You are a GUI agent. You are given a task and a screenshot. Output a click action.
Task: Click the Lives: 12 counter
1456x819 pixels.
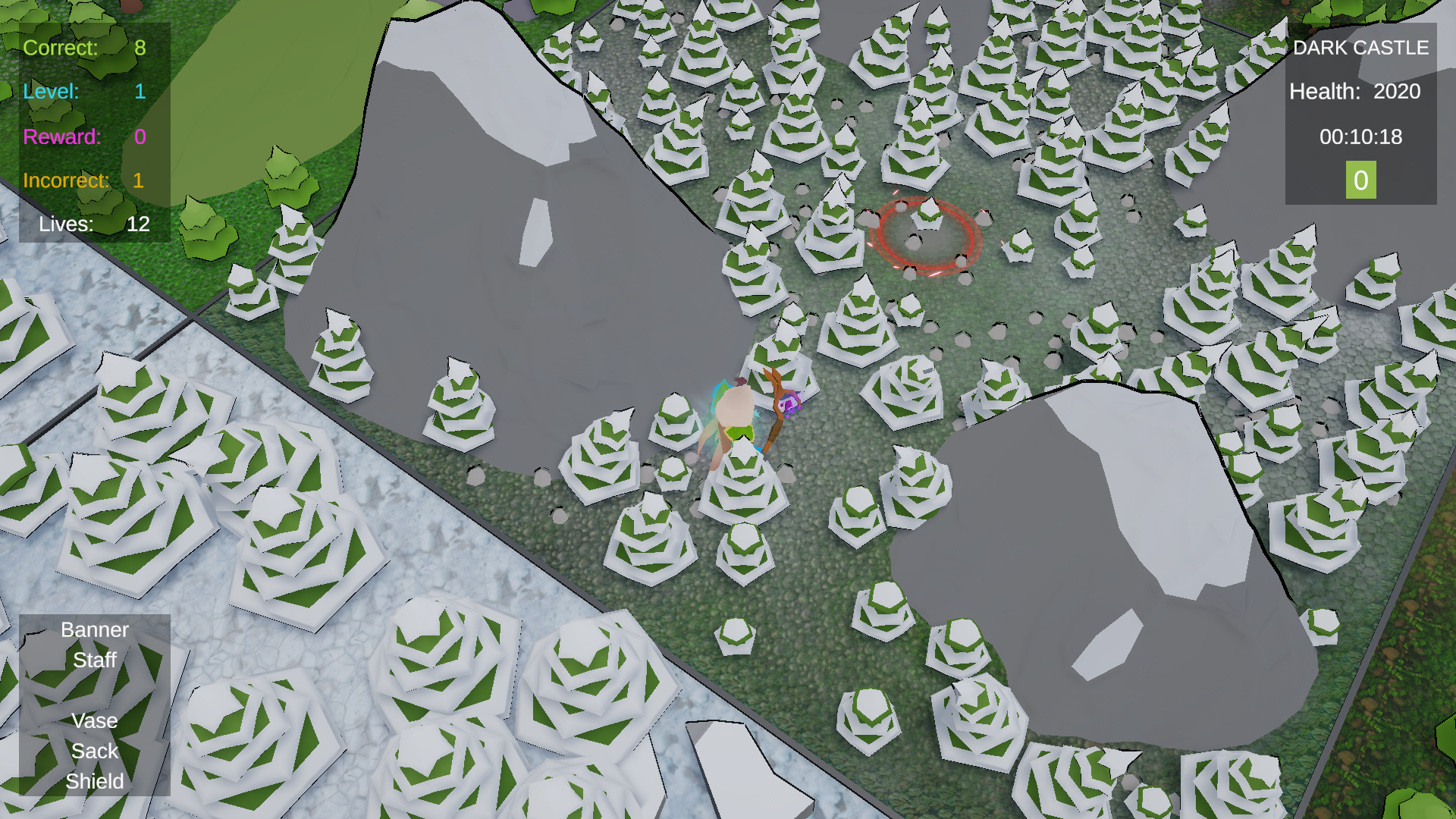[93, 224]
